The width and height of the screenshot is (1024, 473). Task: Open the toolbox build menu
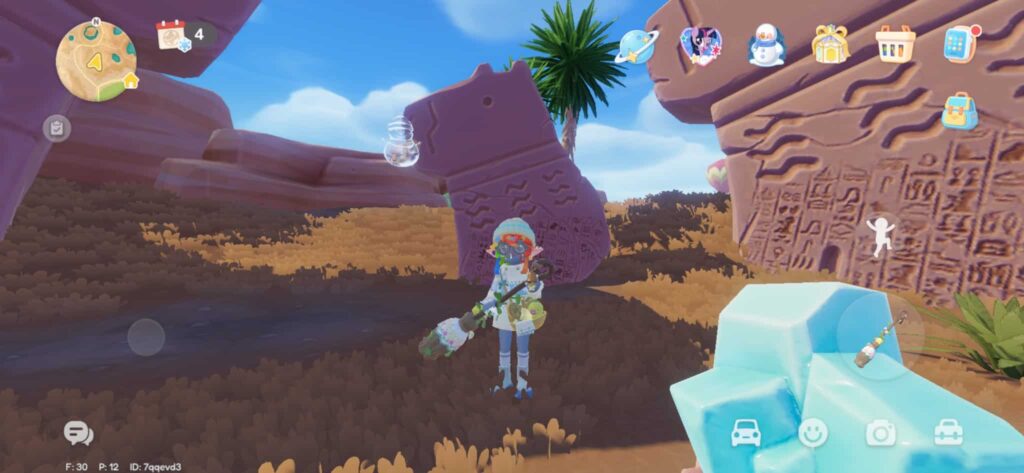[948, 432]
